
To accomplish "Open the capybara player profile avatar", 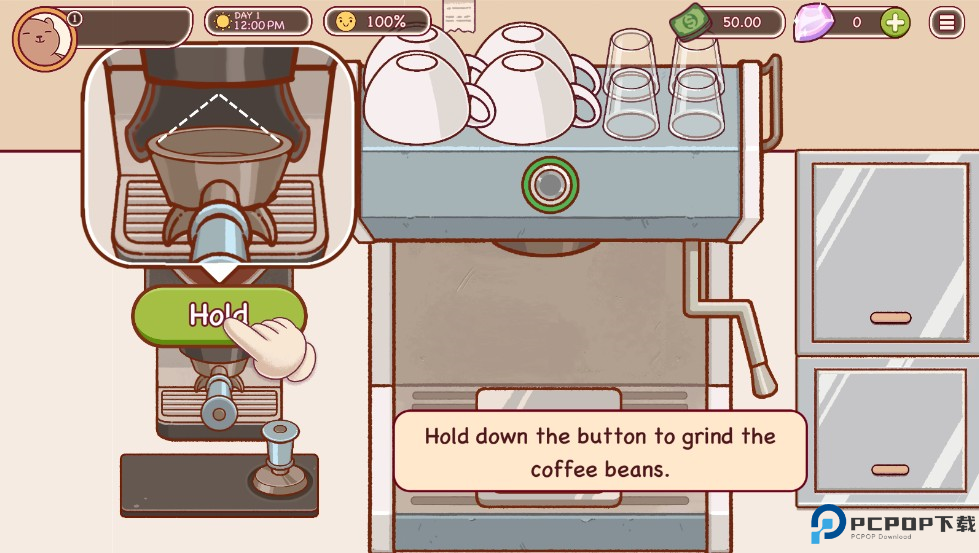I will coord(44,39).
